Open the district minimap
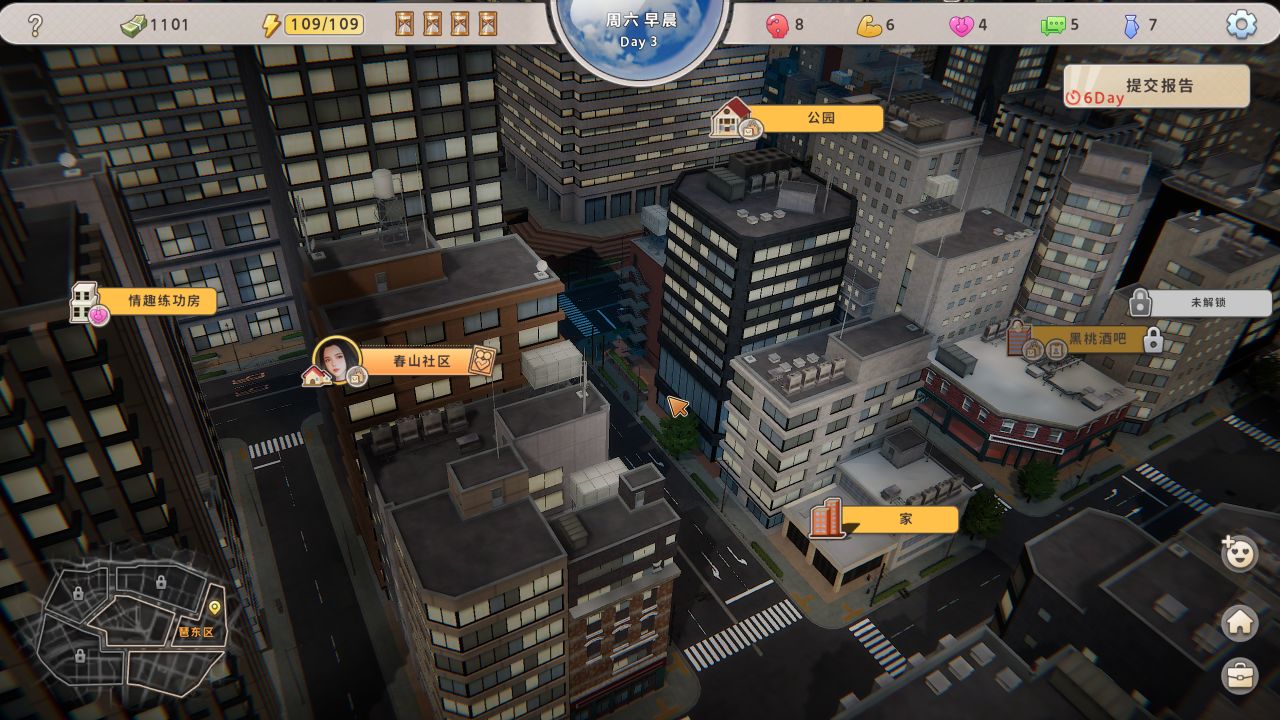The width and height of the screenshot is (1280, 720). [x=134, y=620]
